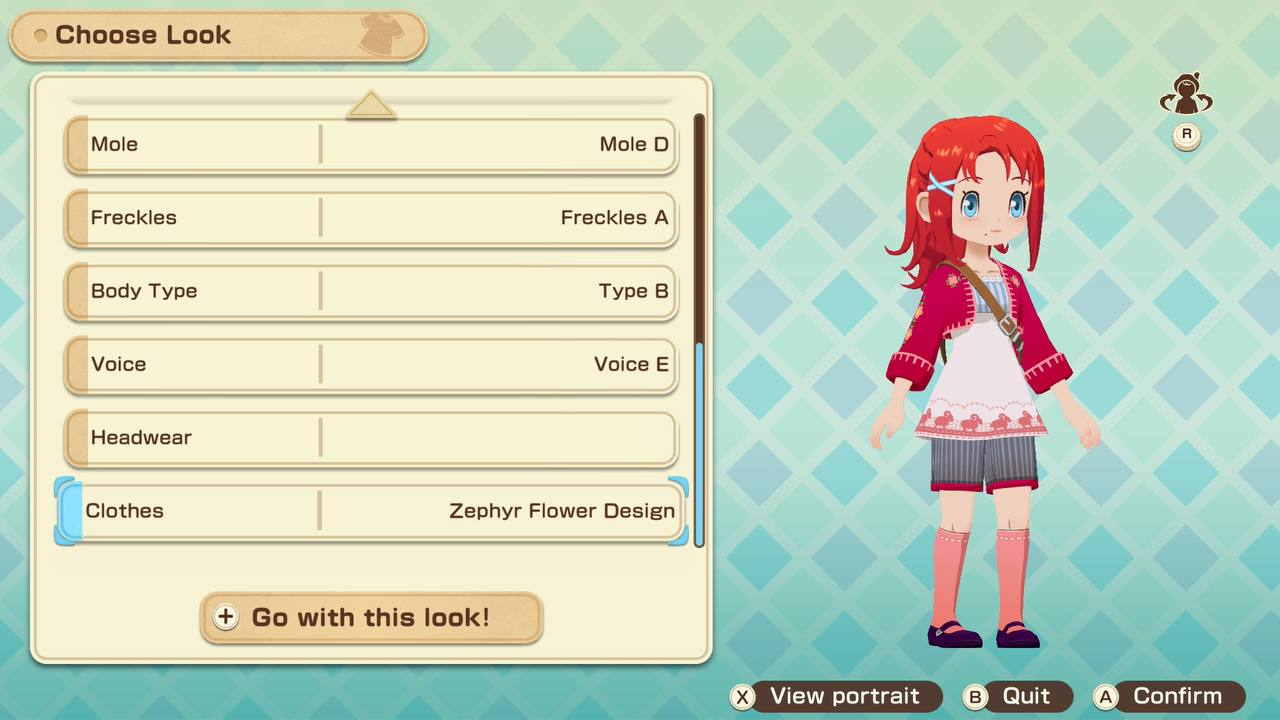Quit the look selection screen
Screen dimensions: 1280x720
[x=1016, y=696]
